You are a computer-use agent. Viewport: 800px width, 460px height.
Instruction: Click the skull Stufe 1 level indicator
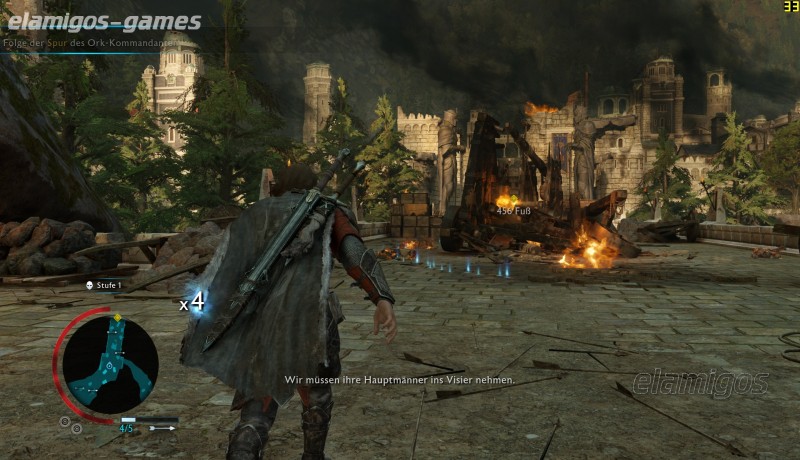point(103,286)
